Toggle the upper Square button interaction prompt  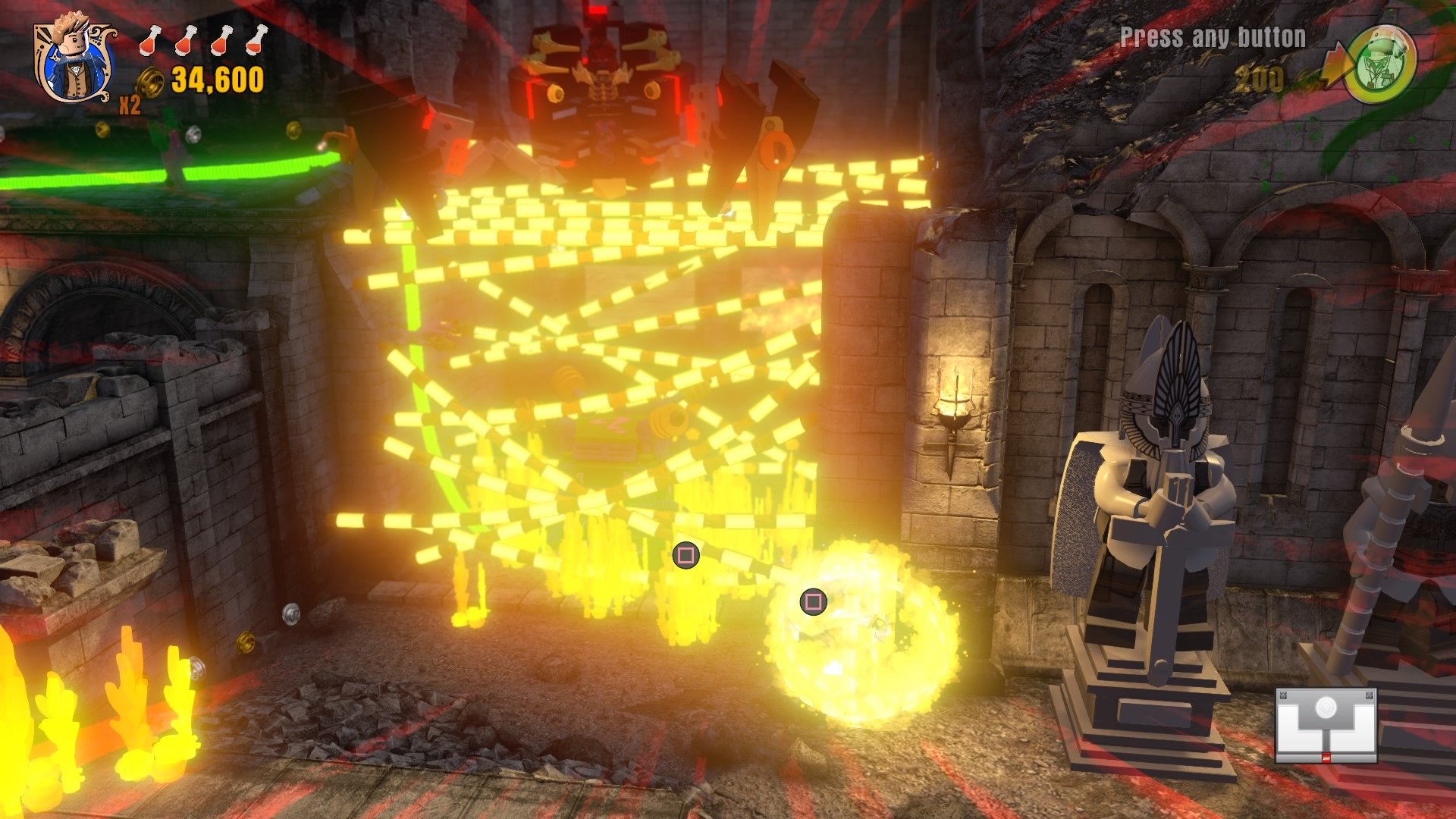[x=685, y=556]
